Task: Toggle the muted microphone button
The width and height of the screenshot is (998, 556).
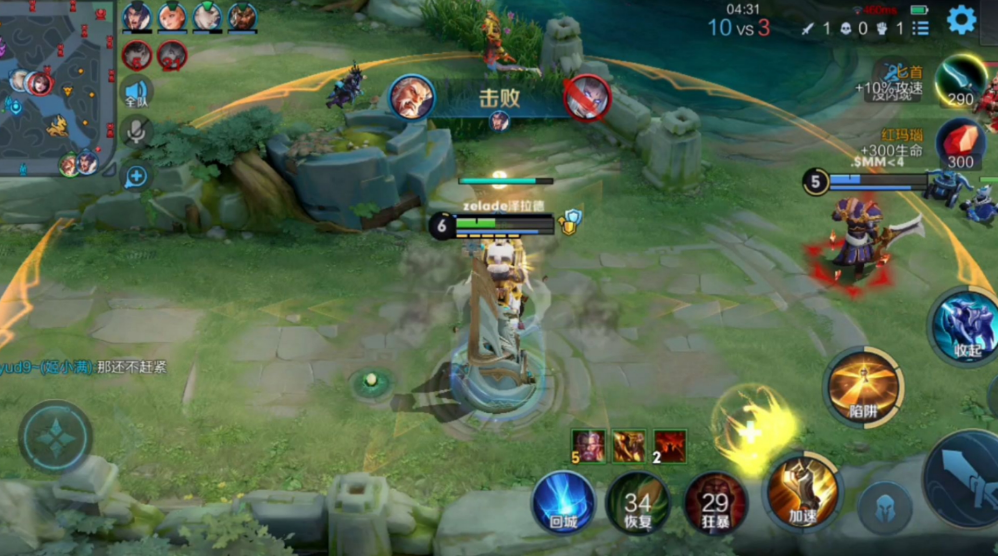Action: coord(136,134)
